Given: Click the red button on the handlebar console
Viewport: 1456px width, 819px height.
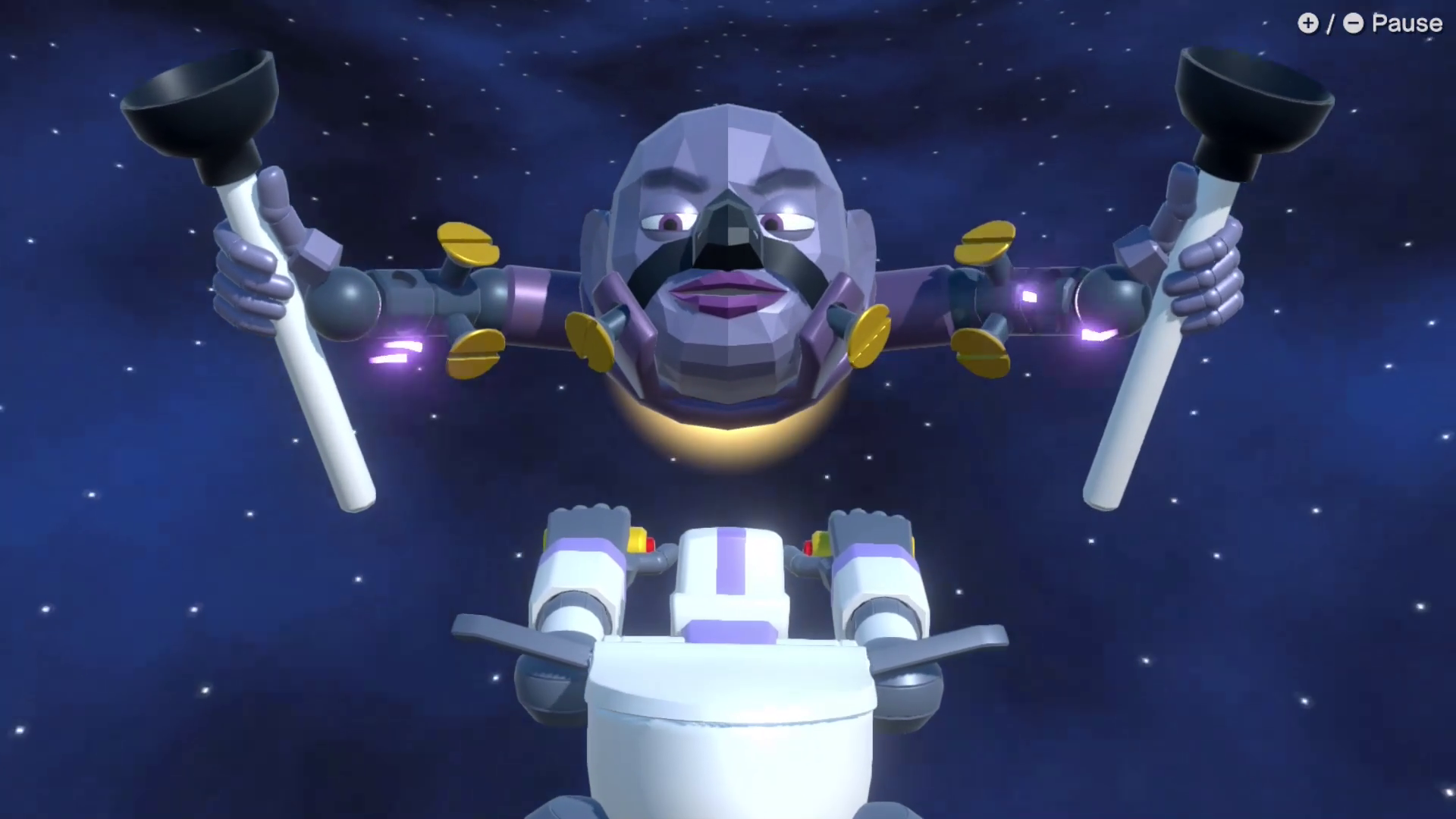Looking at the screenshot, I should (652, 544).
